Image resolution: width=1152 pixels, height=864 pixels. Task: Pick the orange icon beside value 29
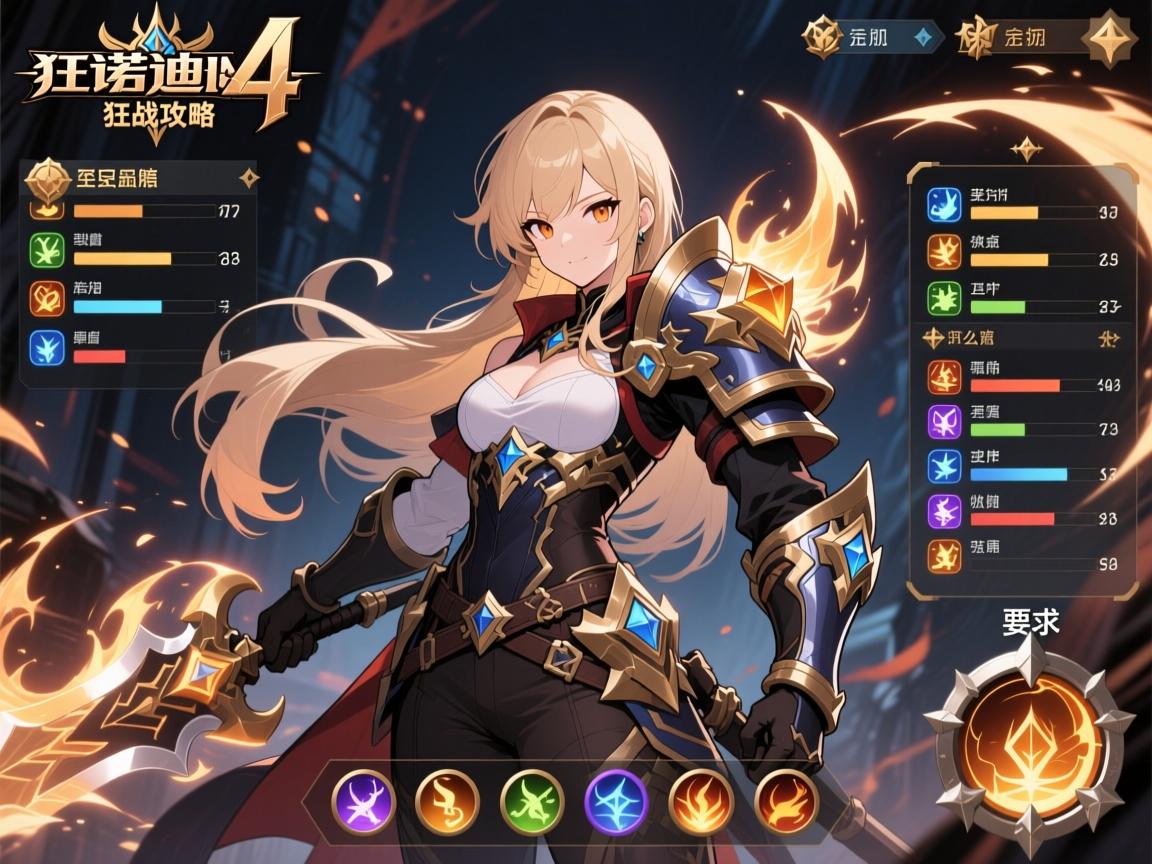[x=944, y=252]
